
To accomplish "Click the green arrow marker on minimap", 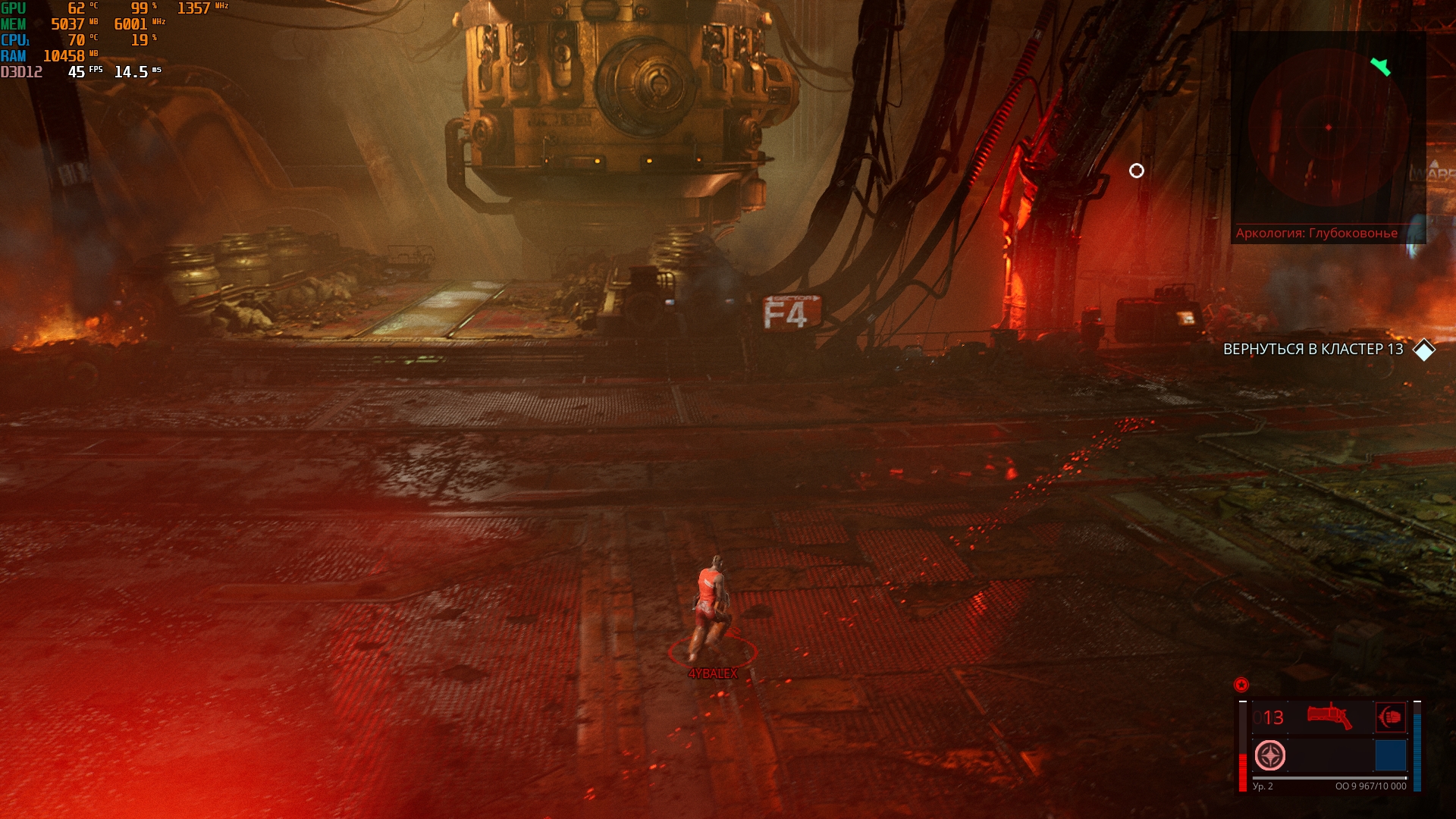I will (x=1381, y=67).
